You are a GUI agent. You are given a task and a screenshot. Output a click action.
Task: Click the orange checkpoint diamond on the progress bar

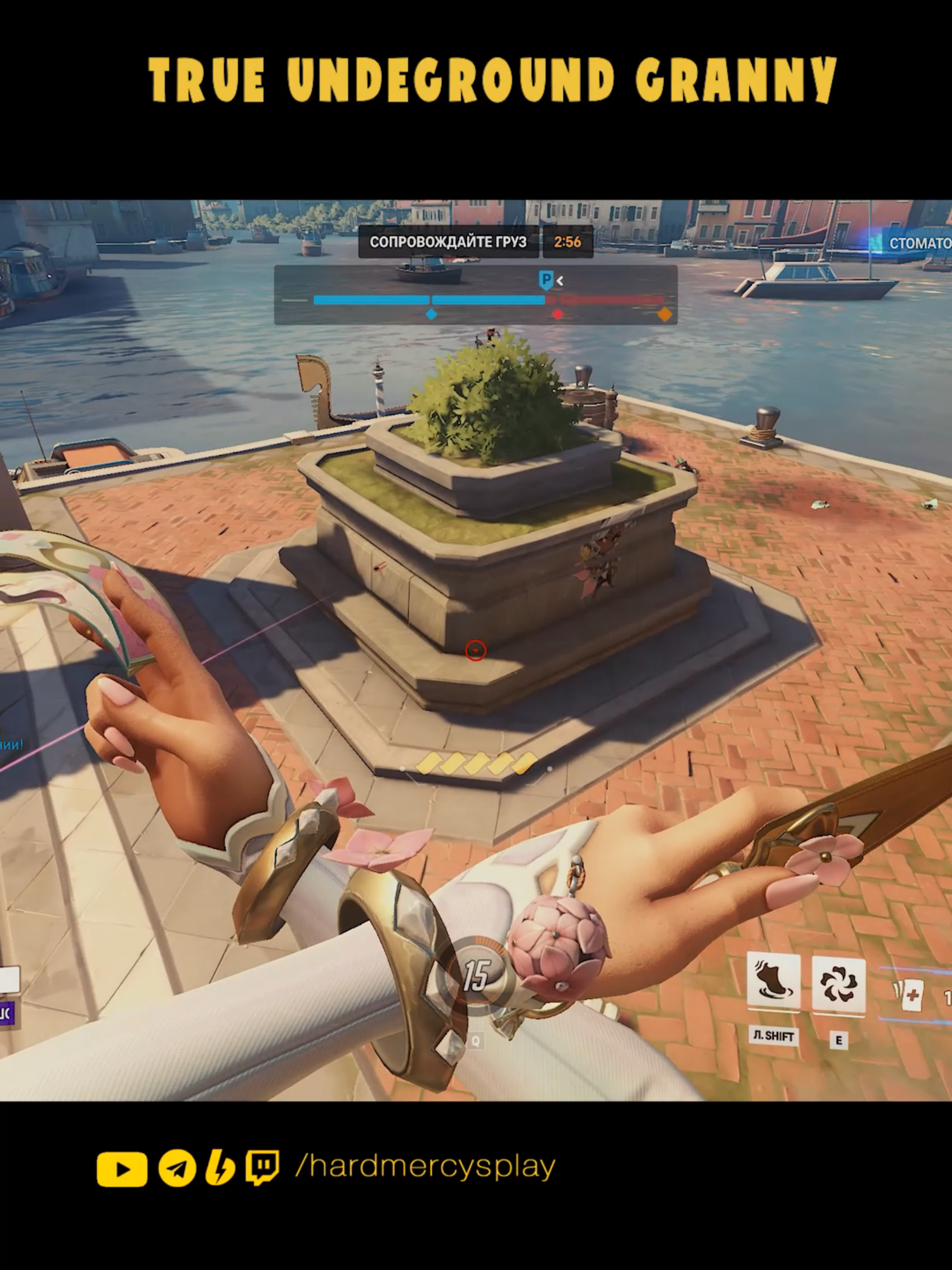pos(664,314)
